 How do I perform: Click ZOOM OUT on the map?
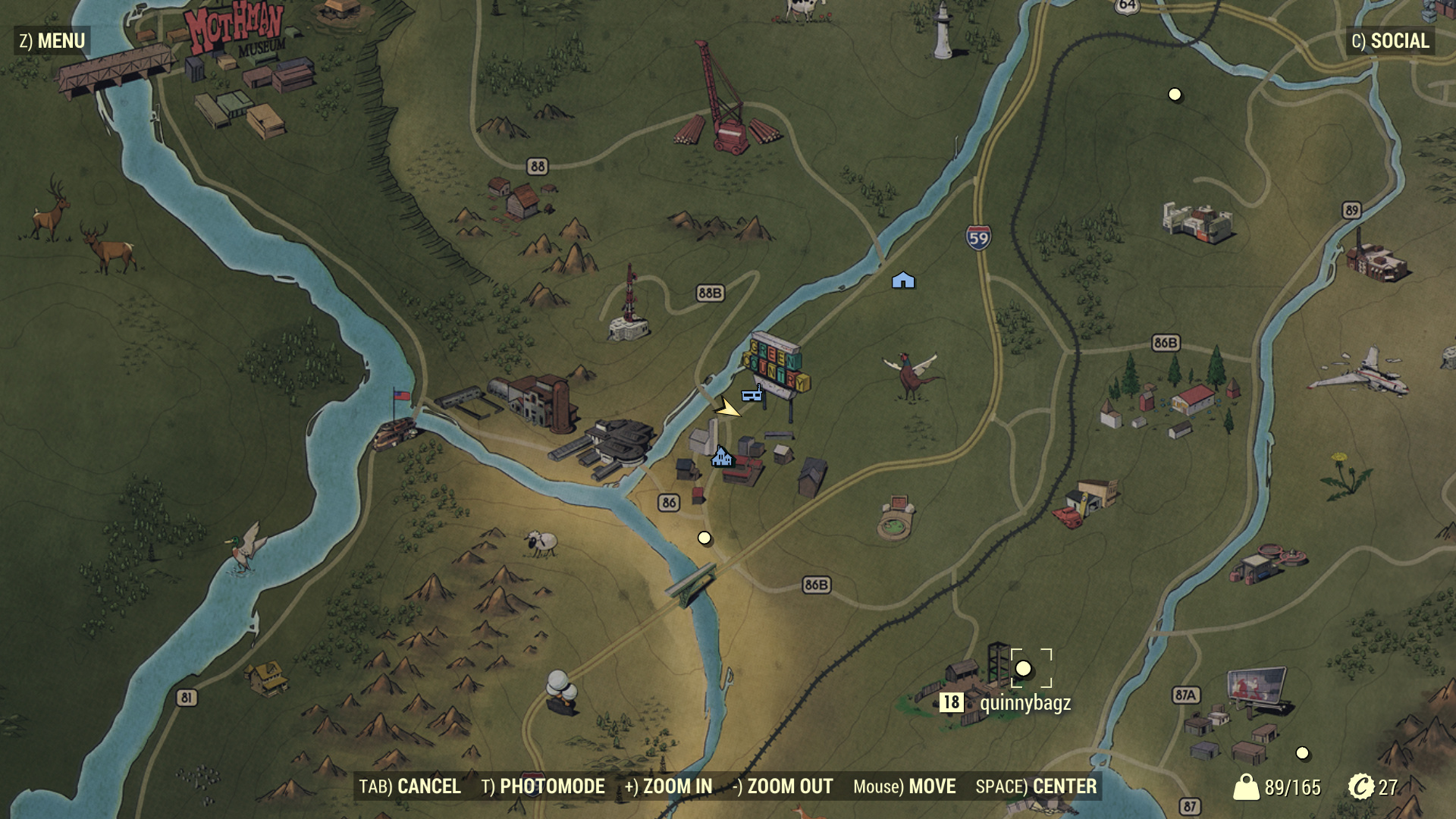[x=783, y=786]
